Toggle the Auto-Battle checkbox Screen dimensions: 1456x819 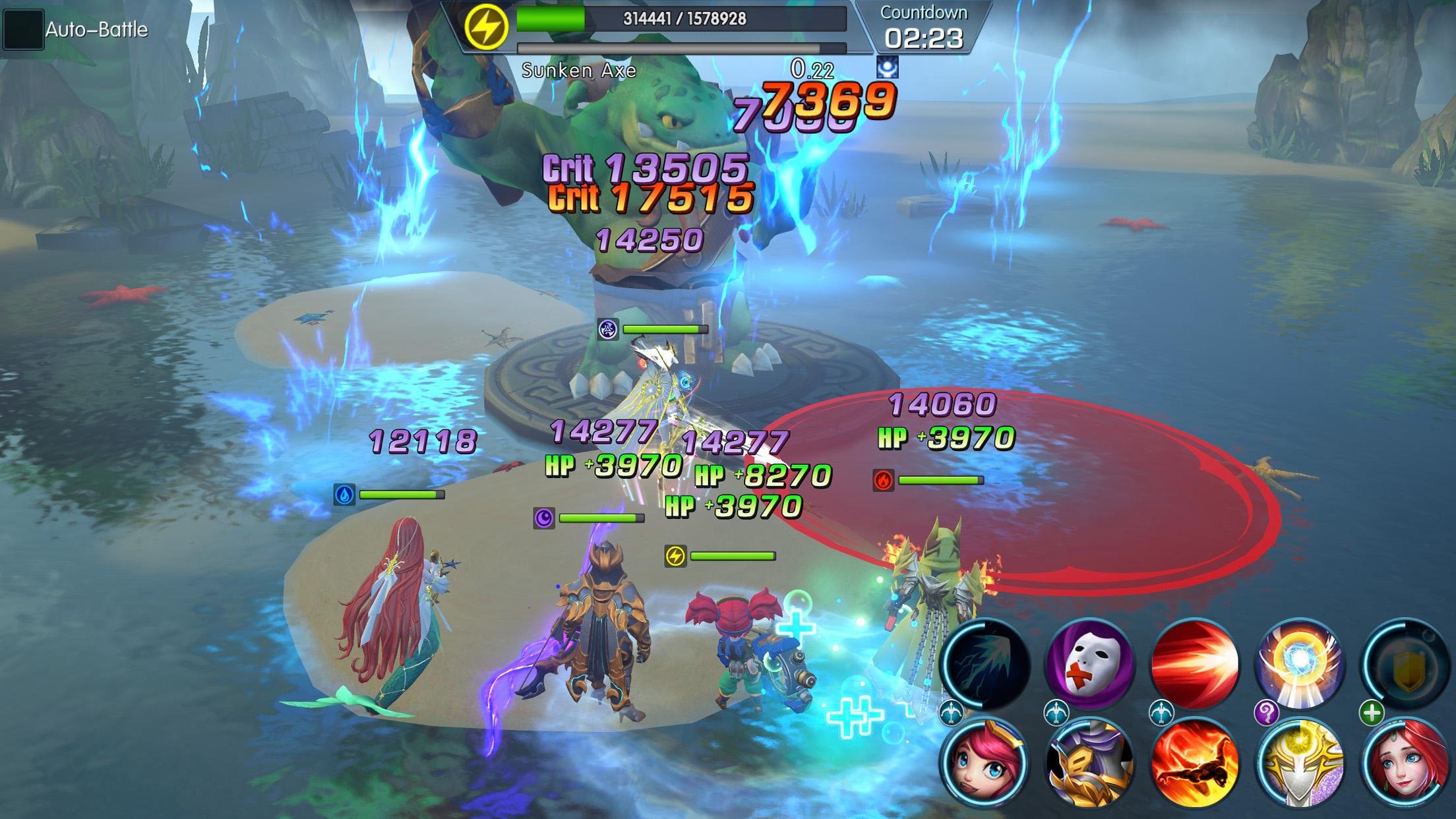coord(23,30)
